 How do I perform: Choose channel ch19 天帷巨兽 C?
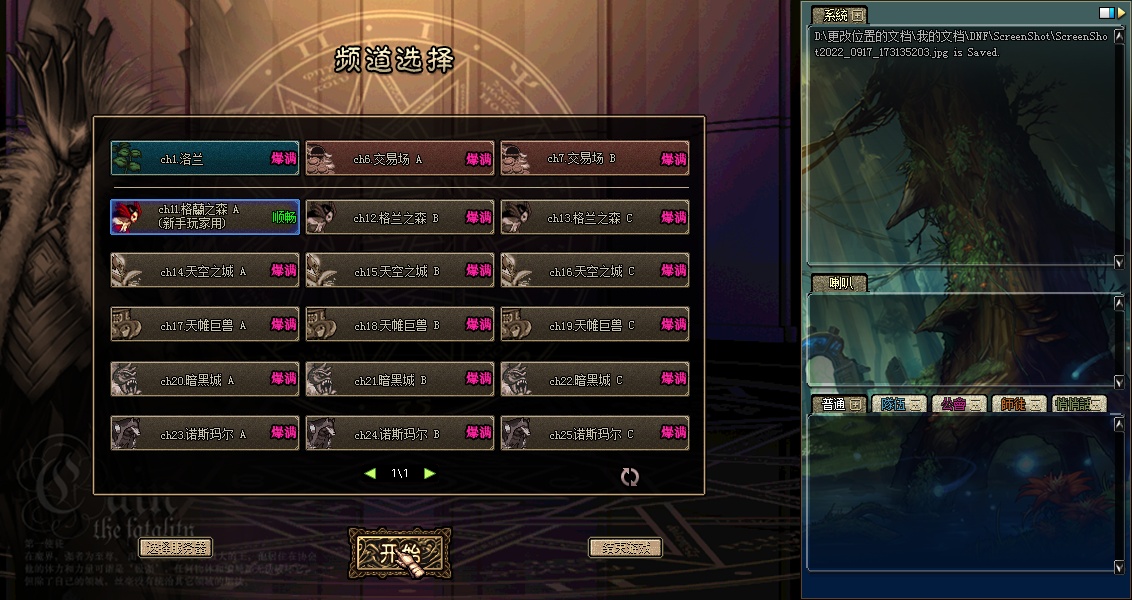[x=594, y=325]
